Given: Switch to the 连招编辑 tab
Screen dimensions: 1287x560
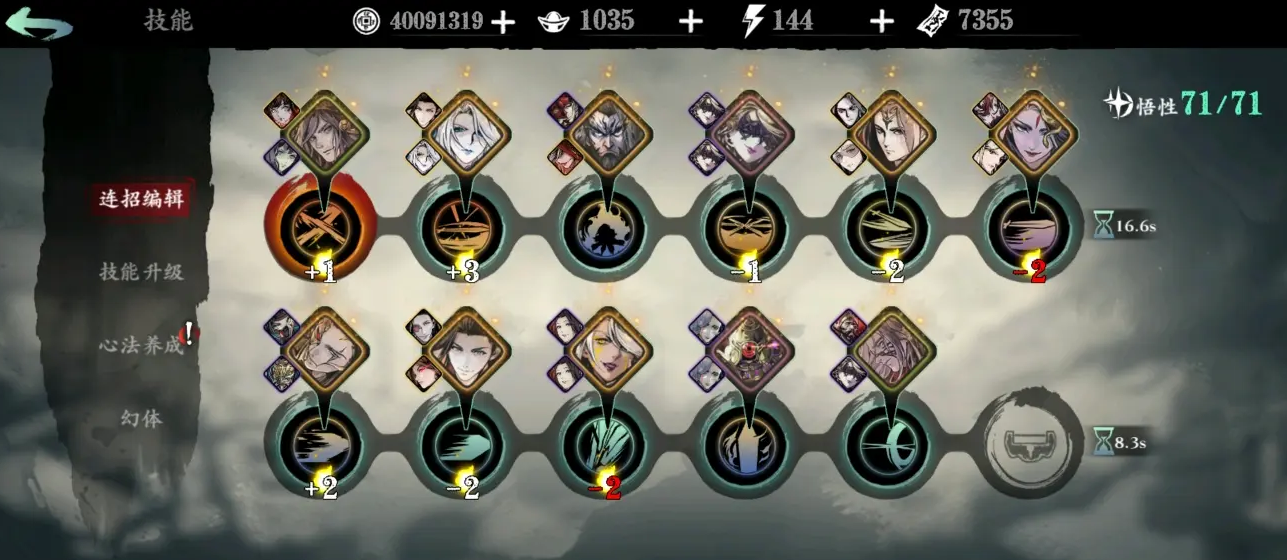Looking at the screenshot, I should pyautogui.click(x=142, y=198).
